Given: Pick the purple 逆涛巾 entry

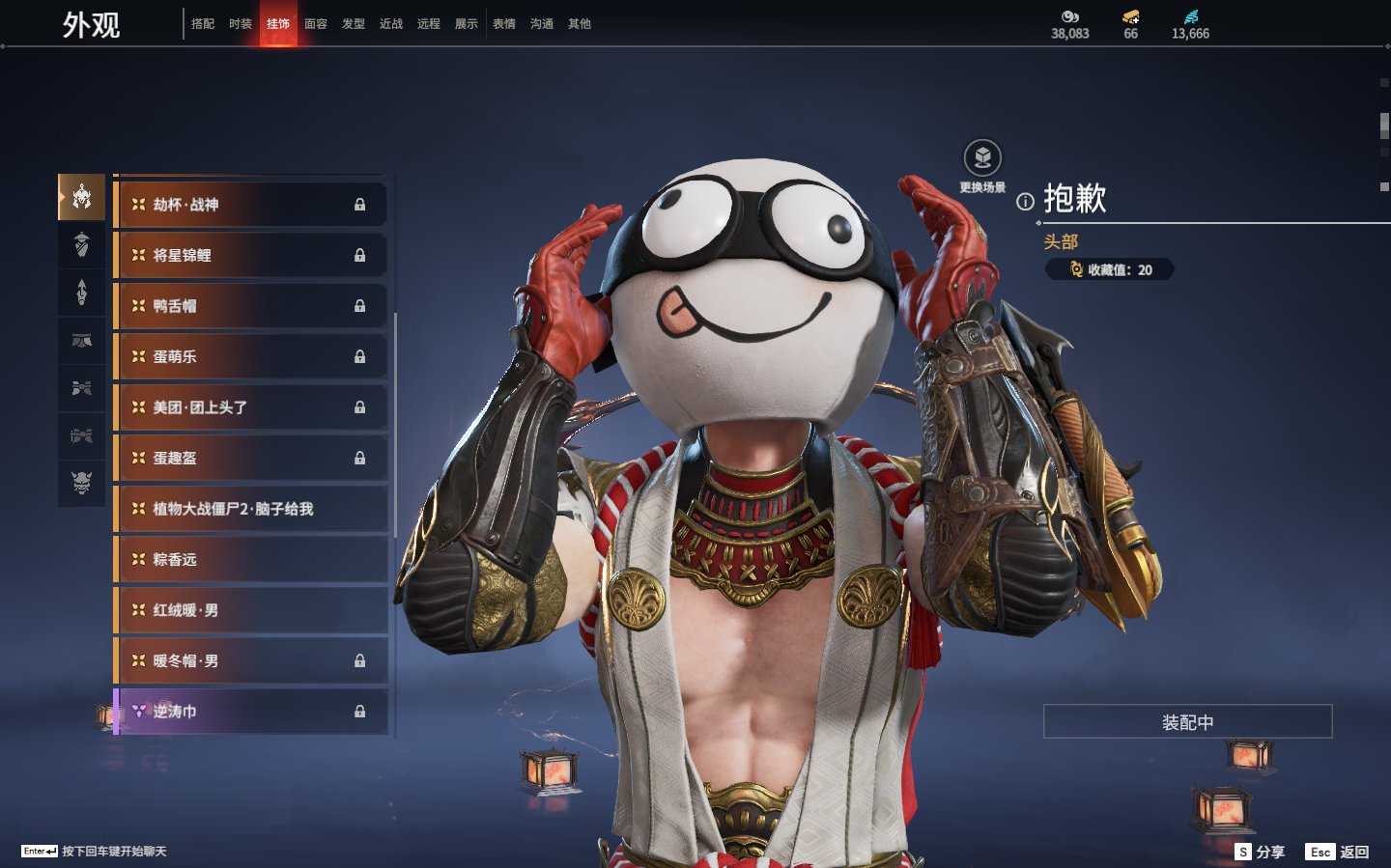Looking at the screenshot, I should [251, 712].
